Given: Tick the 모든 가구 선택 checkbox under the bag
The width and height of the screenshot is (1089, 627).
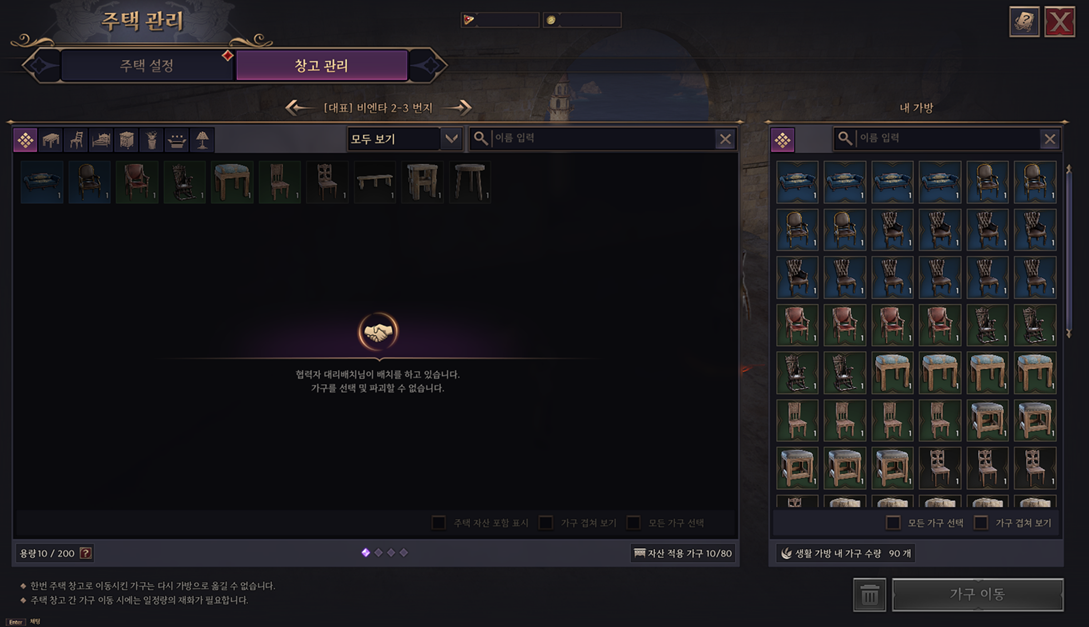Looking at the screenshot, I should (x=893, y=522).
